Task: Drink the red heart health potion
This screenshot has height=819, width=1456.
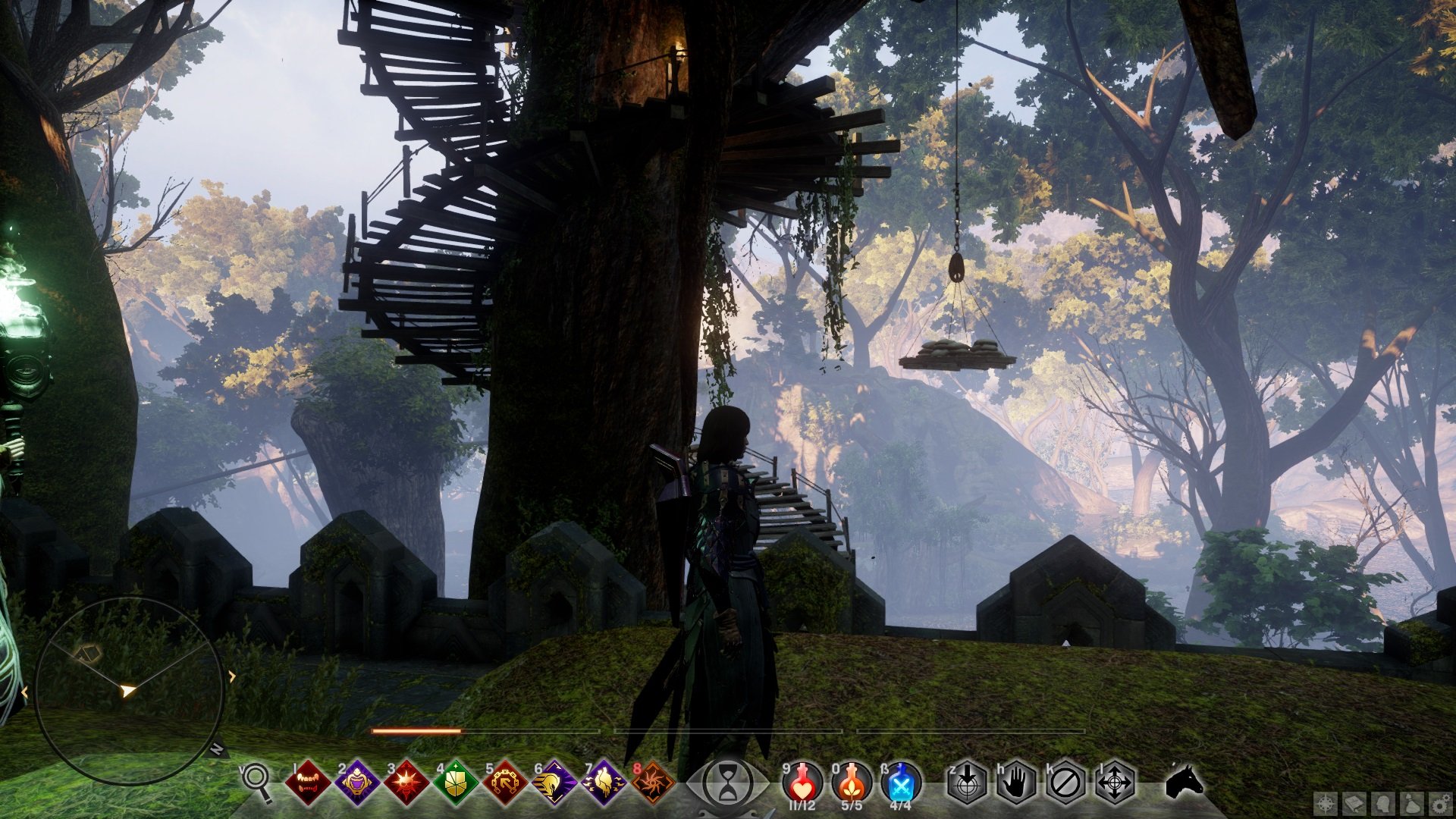Action: coord(802,781)
